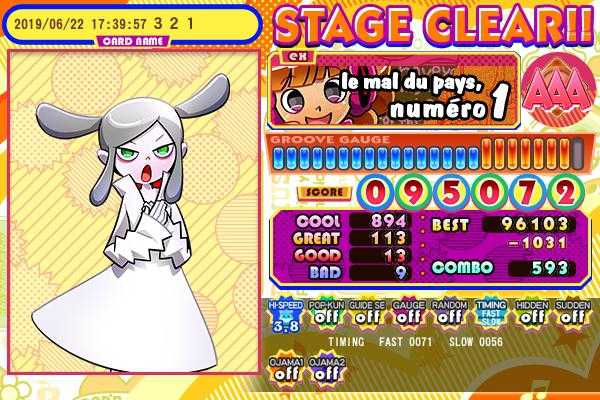Image resolution: width=600 pixels, height=400 pixels.
Task: Toggle the SUDDEN option
Action: [x=572, y=314]
